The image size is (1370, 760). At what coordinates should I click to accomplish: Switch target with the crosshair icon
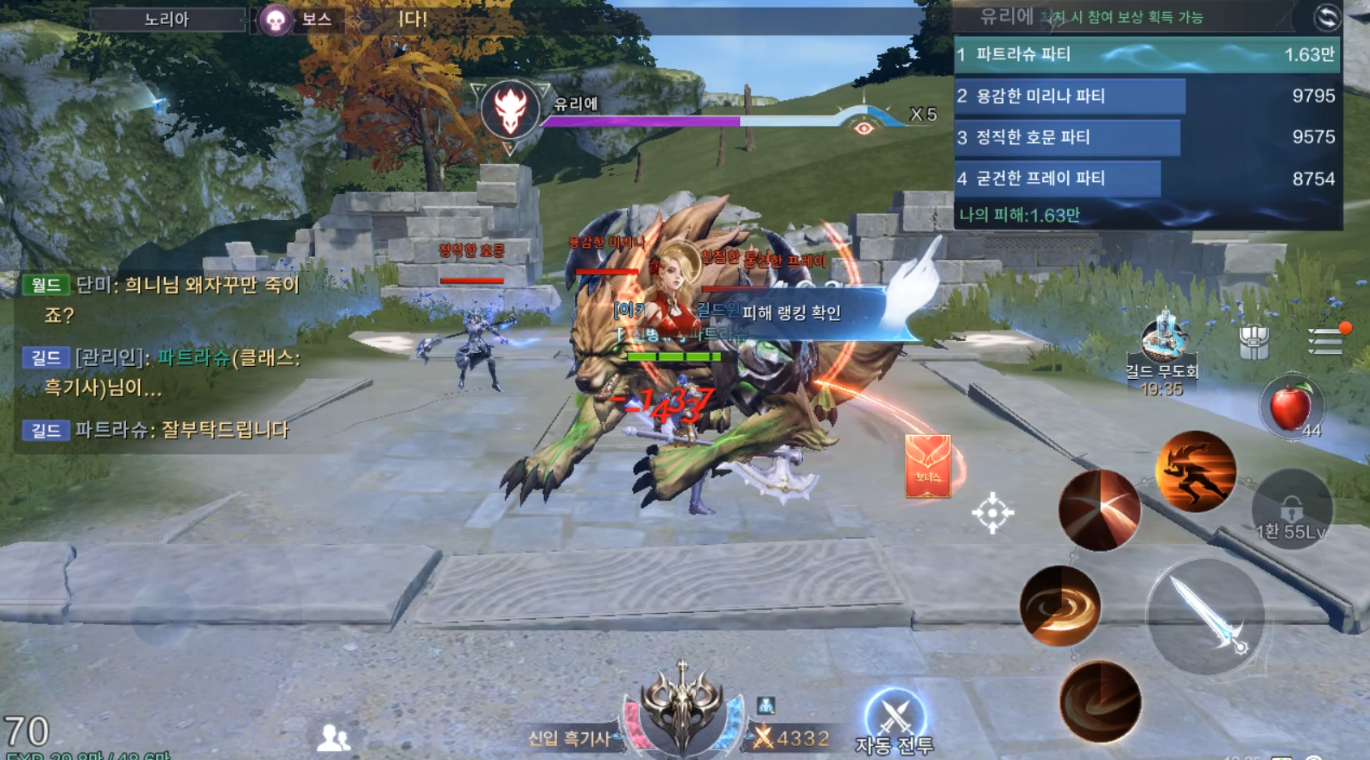[993, 513]
